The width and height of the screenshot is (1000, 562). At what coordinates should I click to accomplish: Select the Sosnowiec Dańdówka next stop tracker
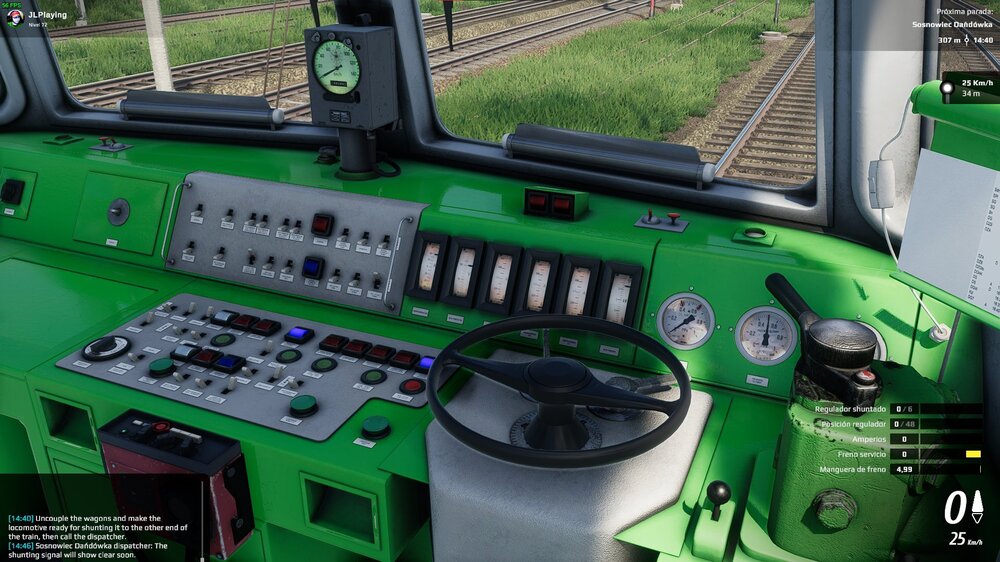pos(952,24)
